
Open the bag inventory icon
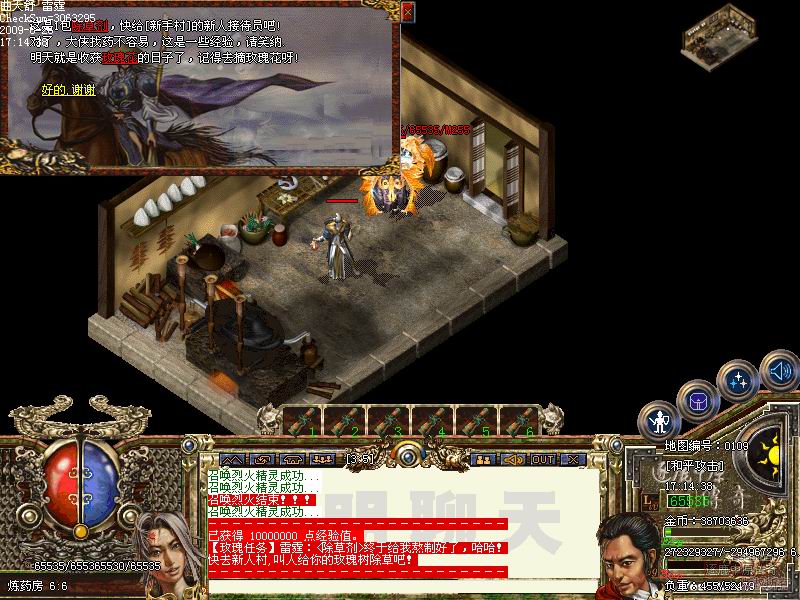coord(697,400)
